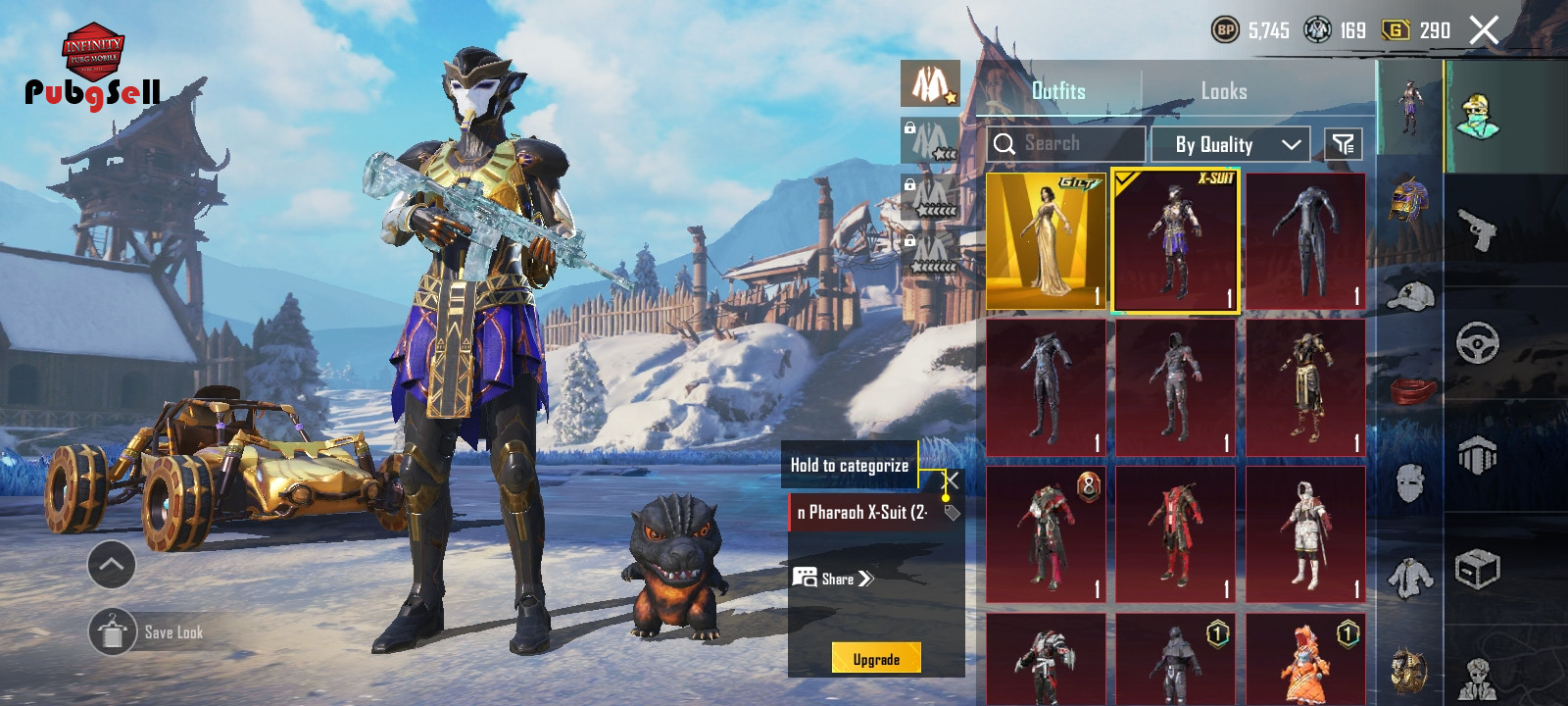
Task: Select the golden Gilt dress outfit
Action: (x=1046, y=241)
